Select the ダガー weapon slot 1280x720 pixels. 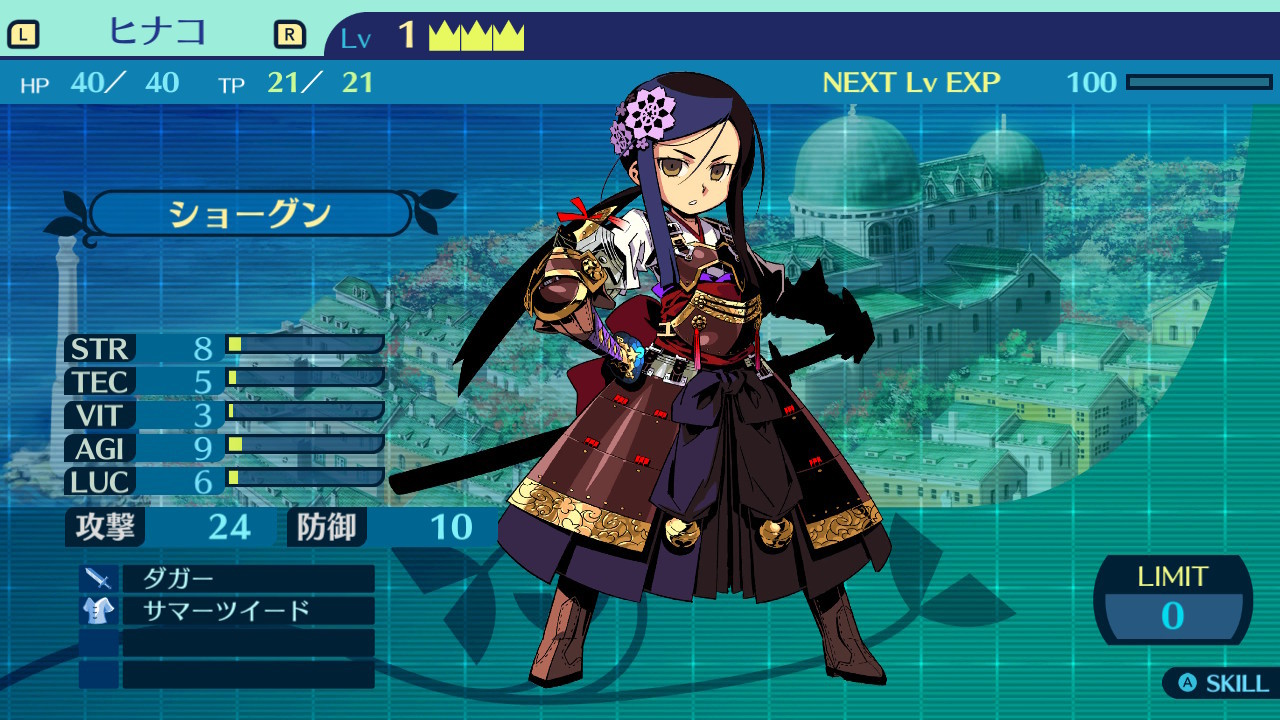[x=247, y=579]
